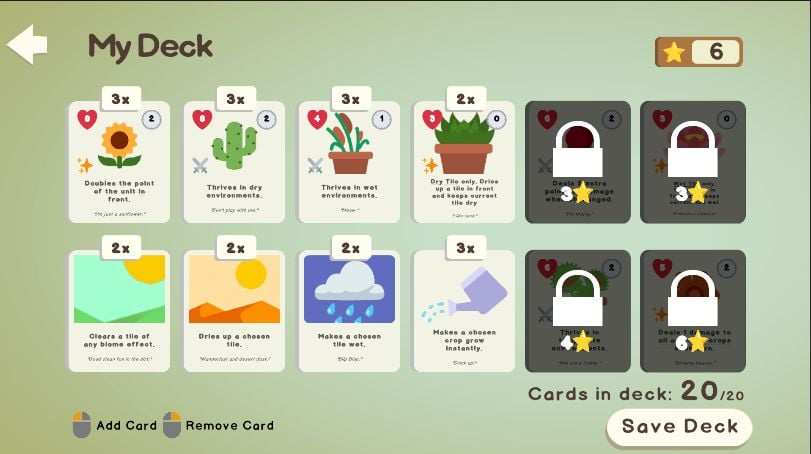Go back with the white arrow
This screenshot has height=454, width=811.
[x=27, y=45]
